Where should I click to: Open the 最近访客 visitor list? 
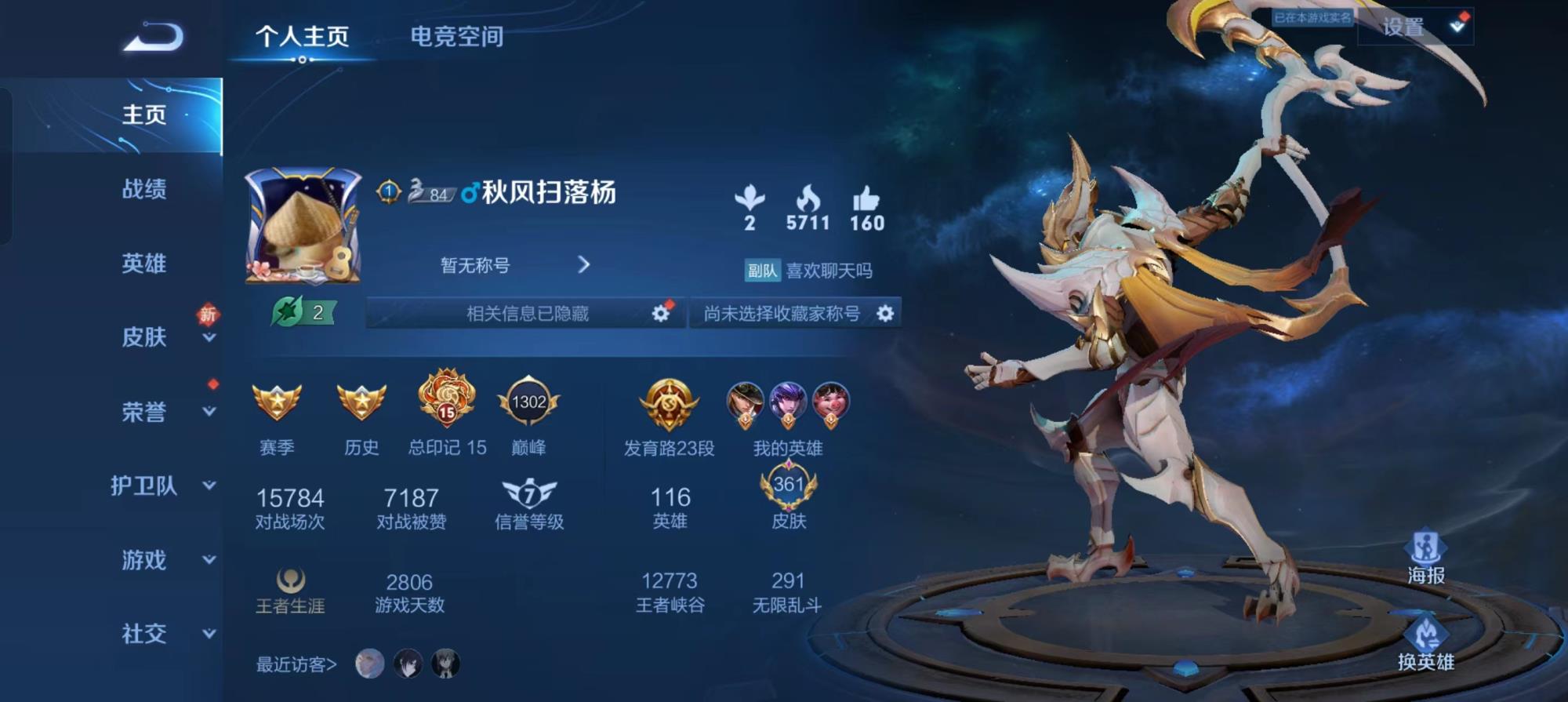point(296,664)
